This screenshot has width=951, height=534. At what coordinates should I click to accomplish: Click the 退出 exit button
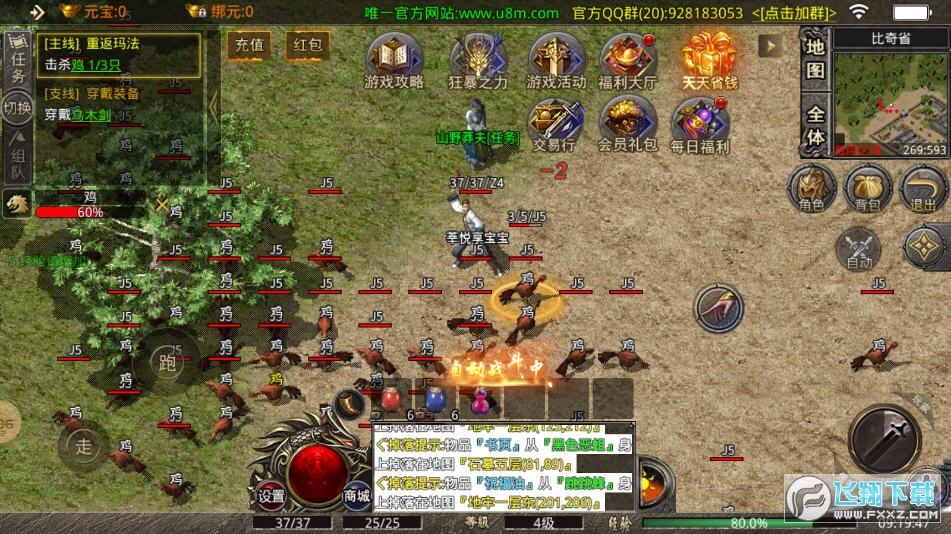pyautogui.click(x=922, y=188)
